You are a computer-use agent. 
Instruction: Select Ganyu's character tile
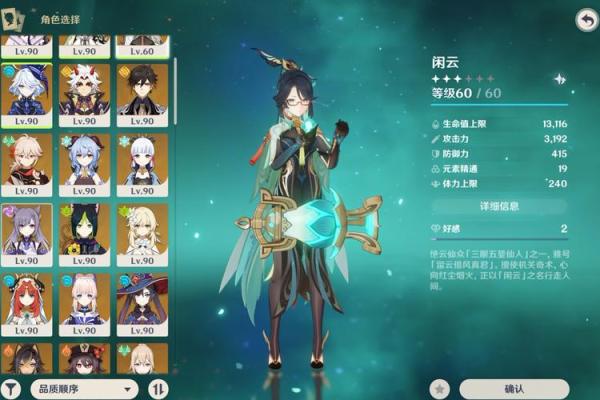point(85,164)
